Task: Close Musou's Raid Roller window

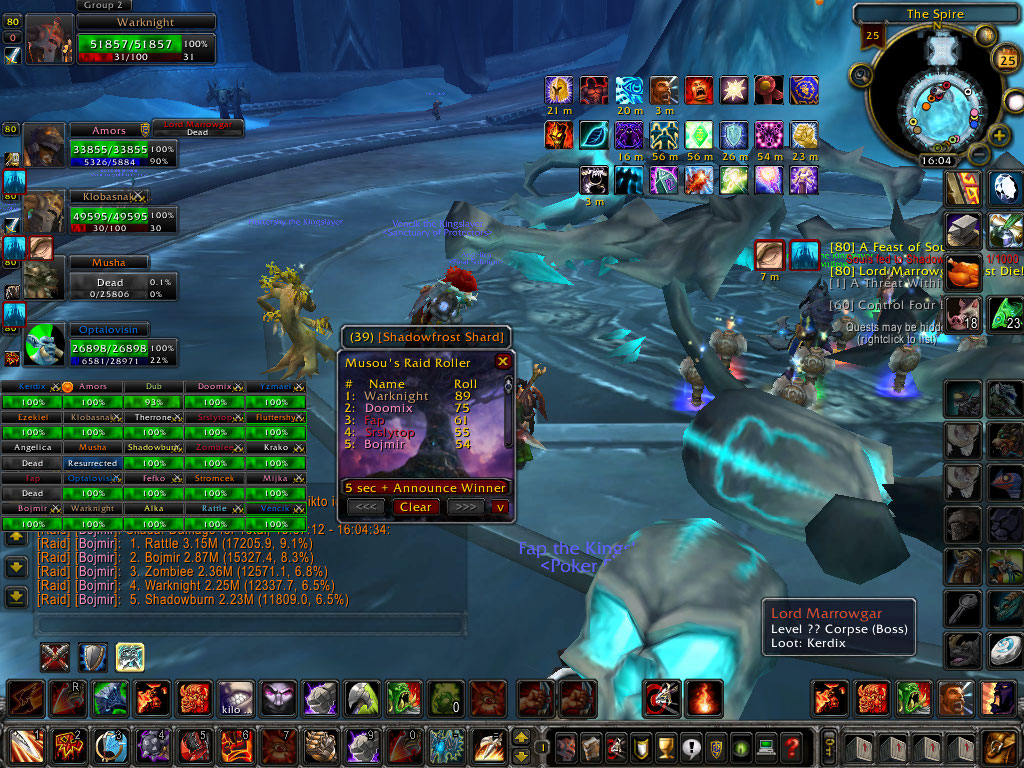Action: point(503,361)
